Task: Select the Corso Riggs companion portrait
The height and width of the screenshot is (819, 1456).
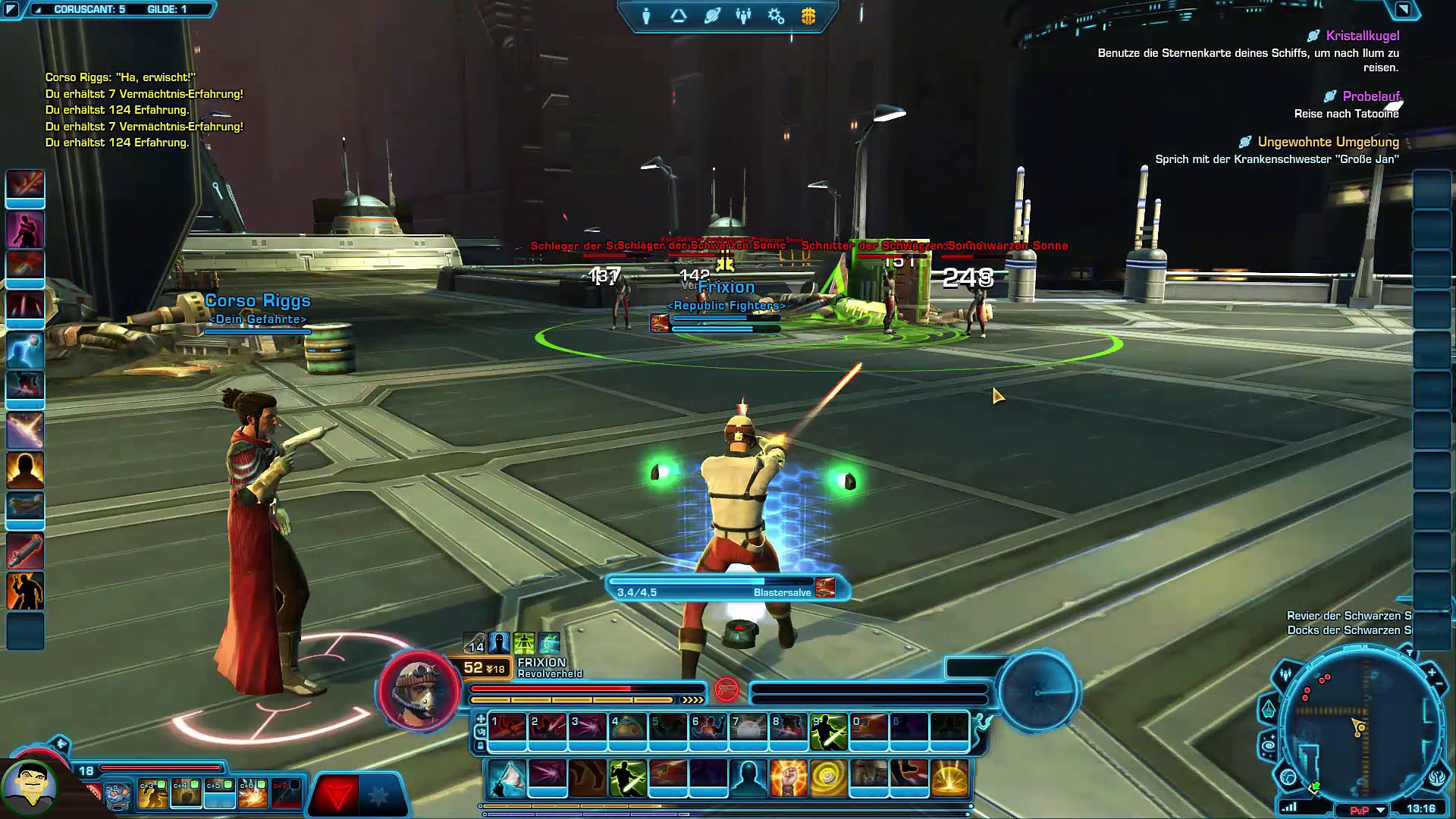Action: [30, 786]
